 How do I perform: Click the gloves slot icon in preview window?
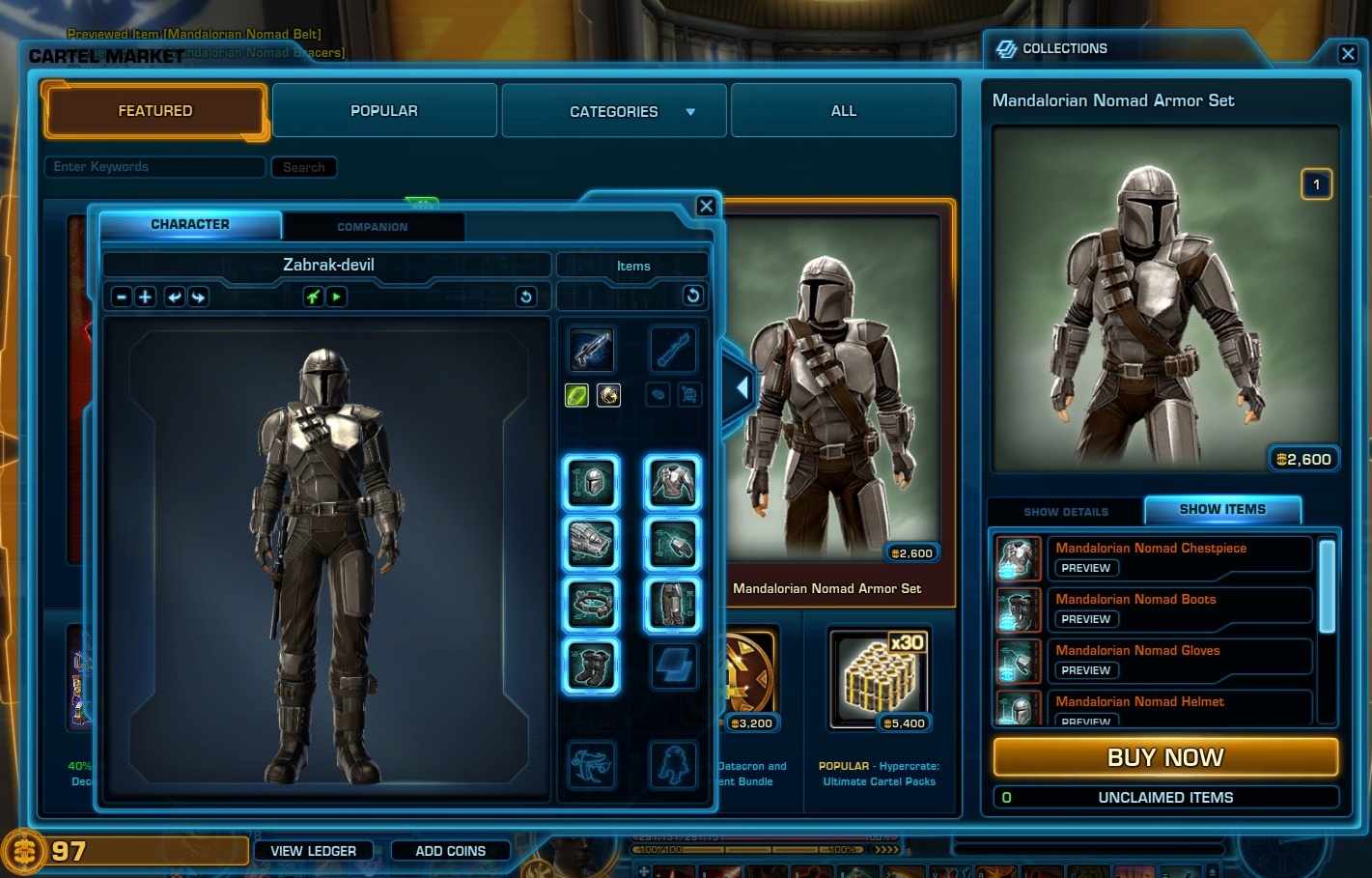click(673, 544)
